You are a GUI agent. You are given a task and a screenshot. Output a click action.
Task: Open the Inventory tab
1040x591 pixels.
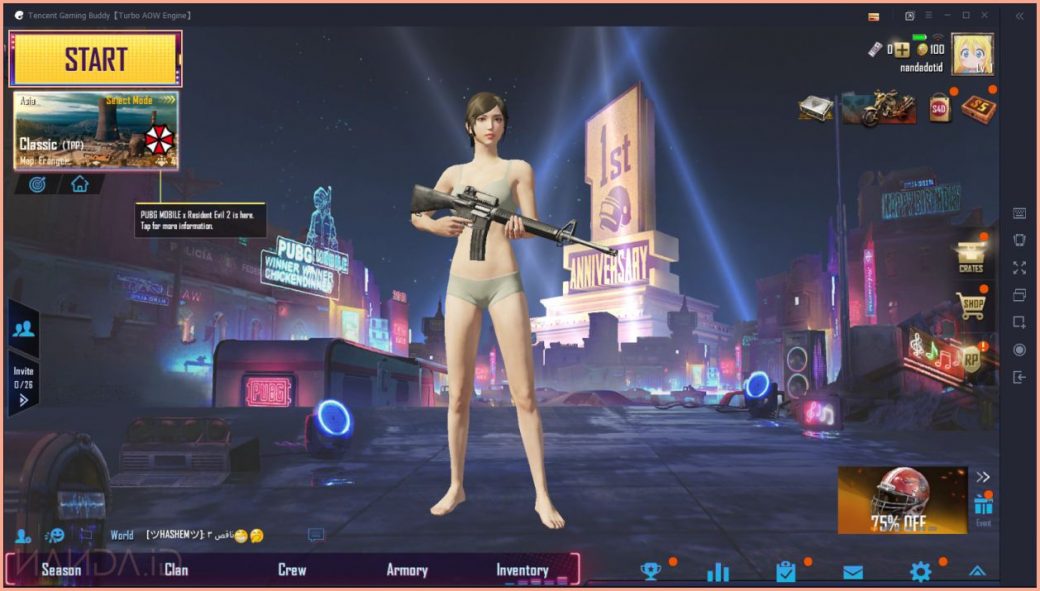pos(522,570)
